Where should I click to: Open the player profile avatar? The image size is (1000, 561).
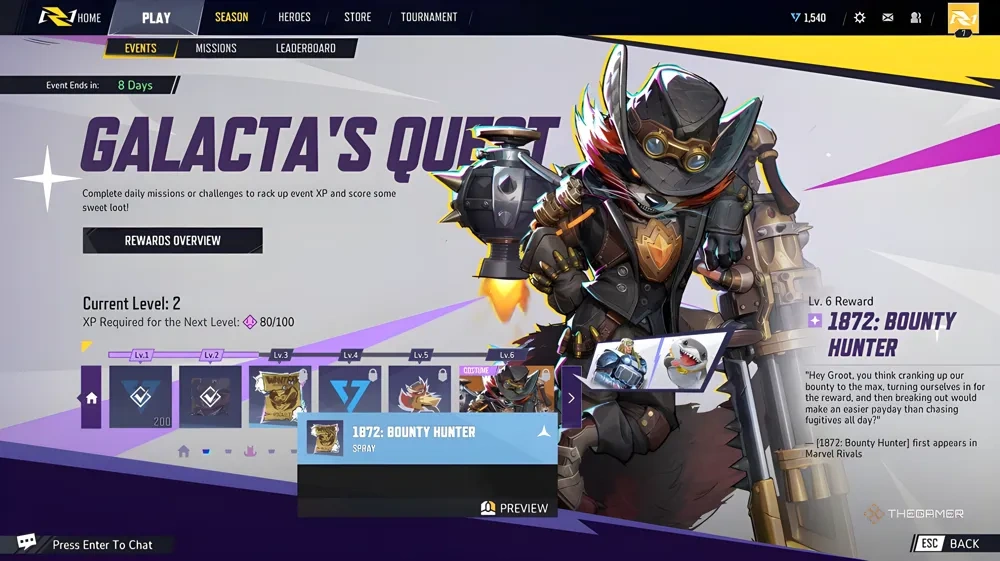(962, 18)
